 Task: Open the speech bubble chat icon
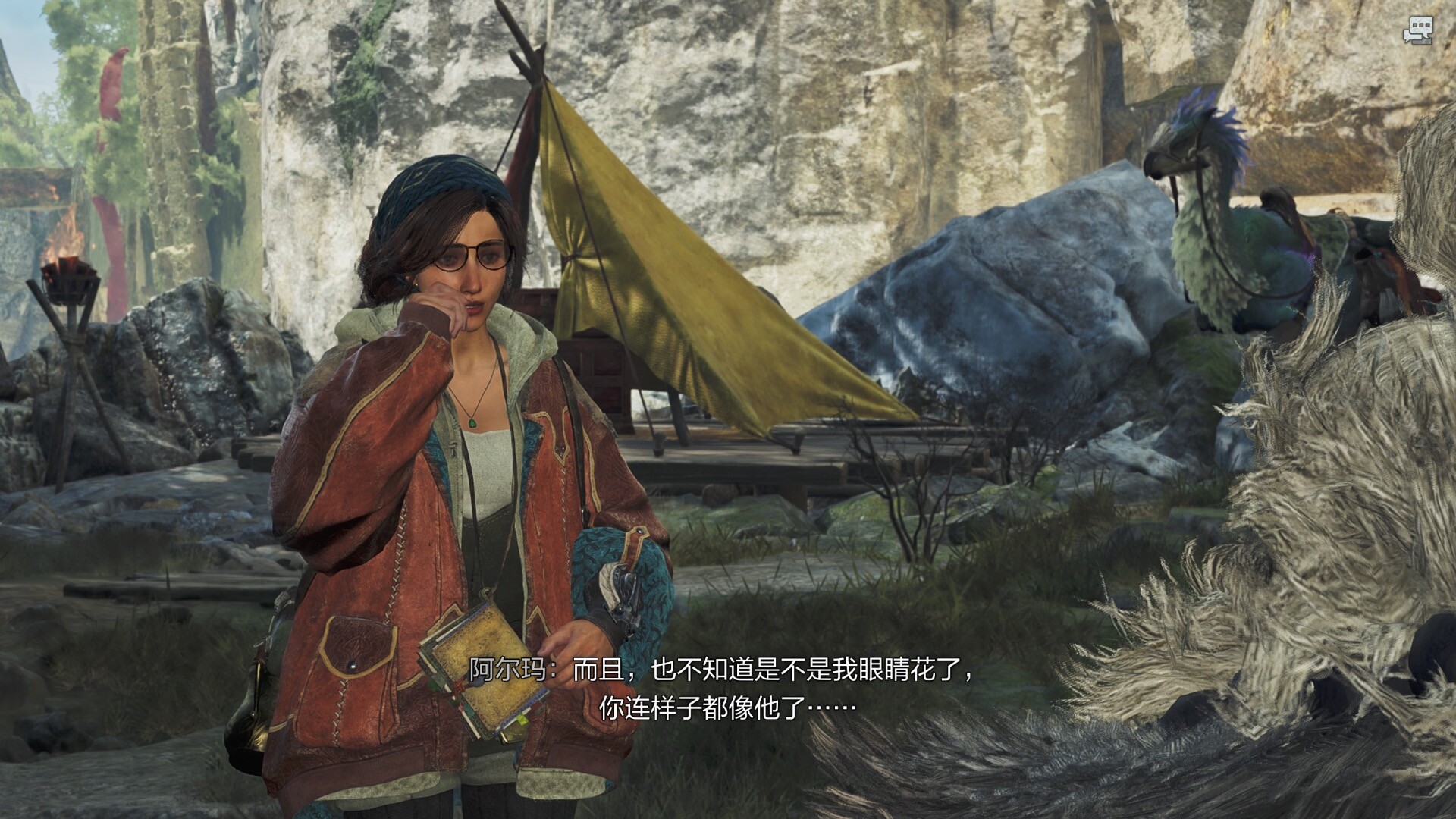pos(1417,31)
